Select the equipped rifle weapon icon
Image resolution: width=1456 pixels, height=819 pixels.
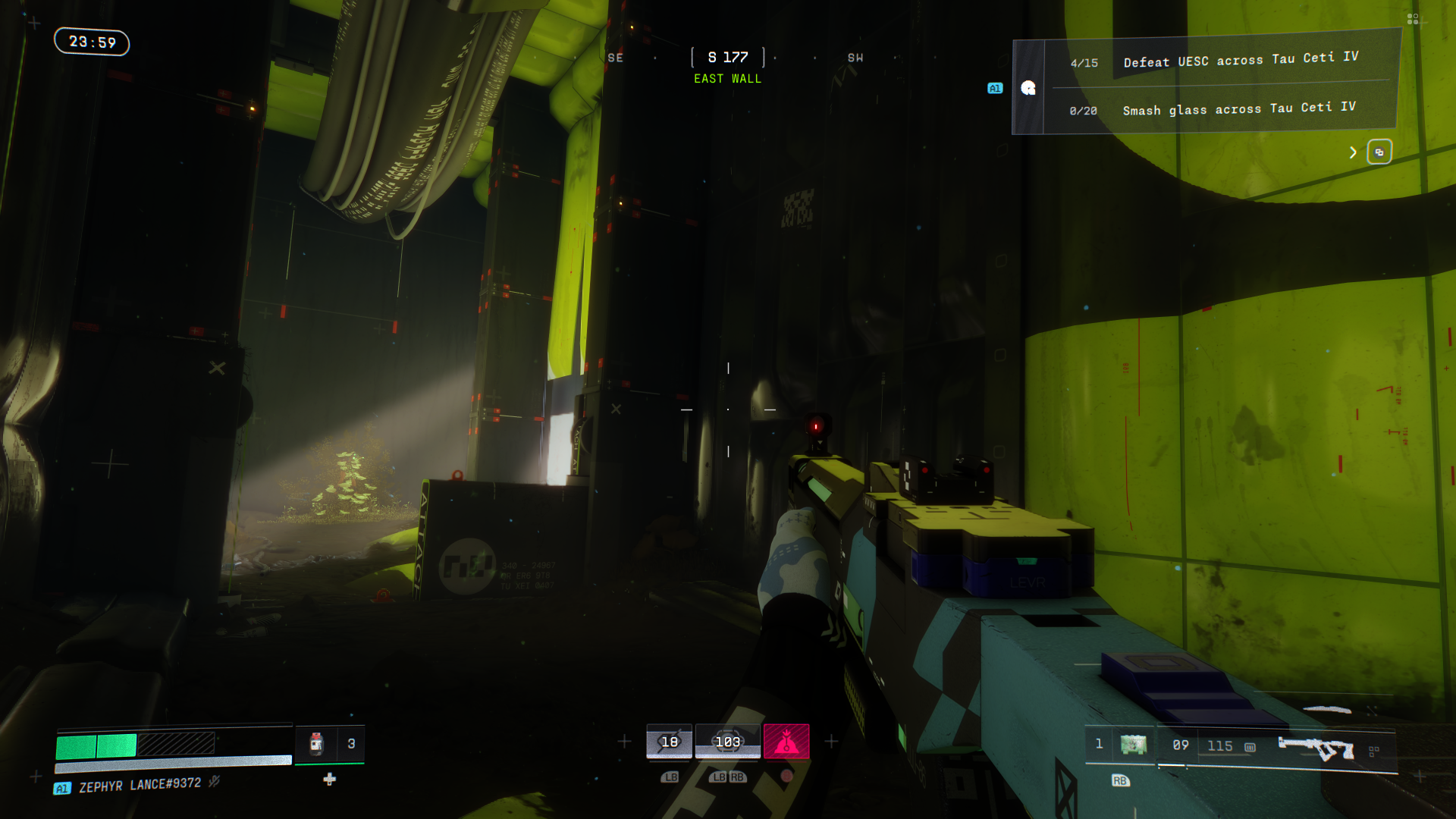[x=1316, y=748]
